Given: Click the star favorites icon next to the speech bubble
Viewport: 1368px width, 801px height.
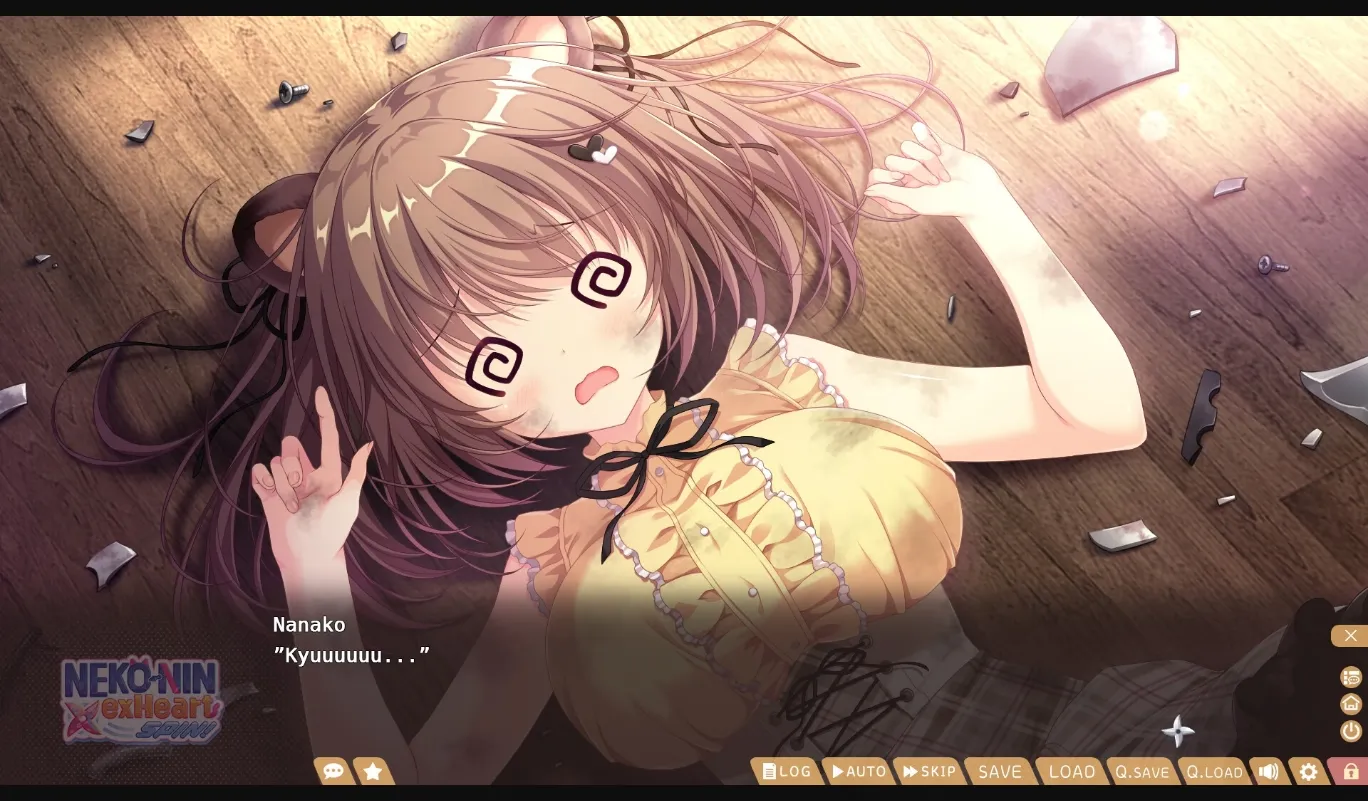Looking at the screenshot, I should (373, 771).
